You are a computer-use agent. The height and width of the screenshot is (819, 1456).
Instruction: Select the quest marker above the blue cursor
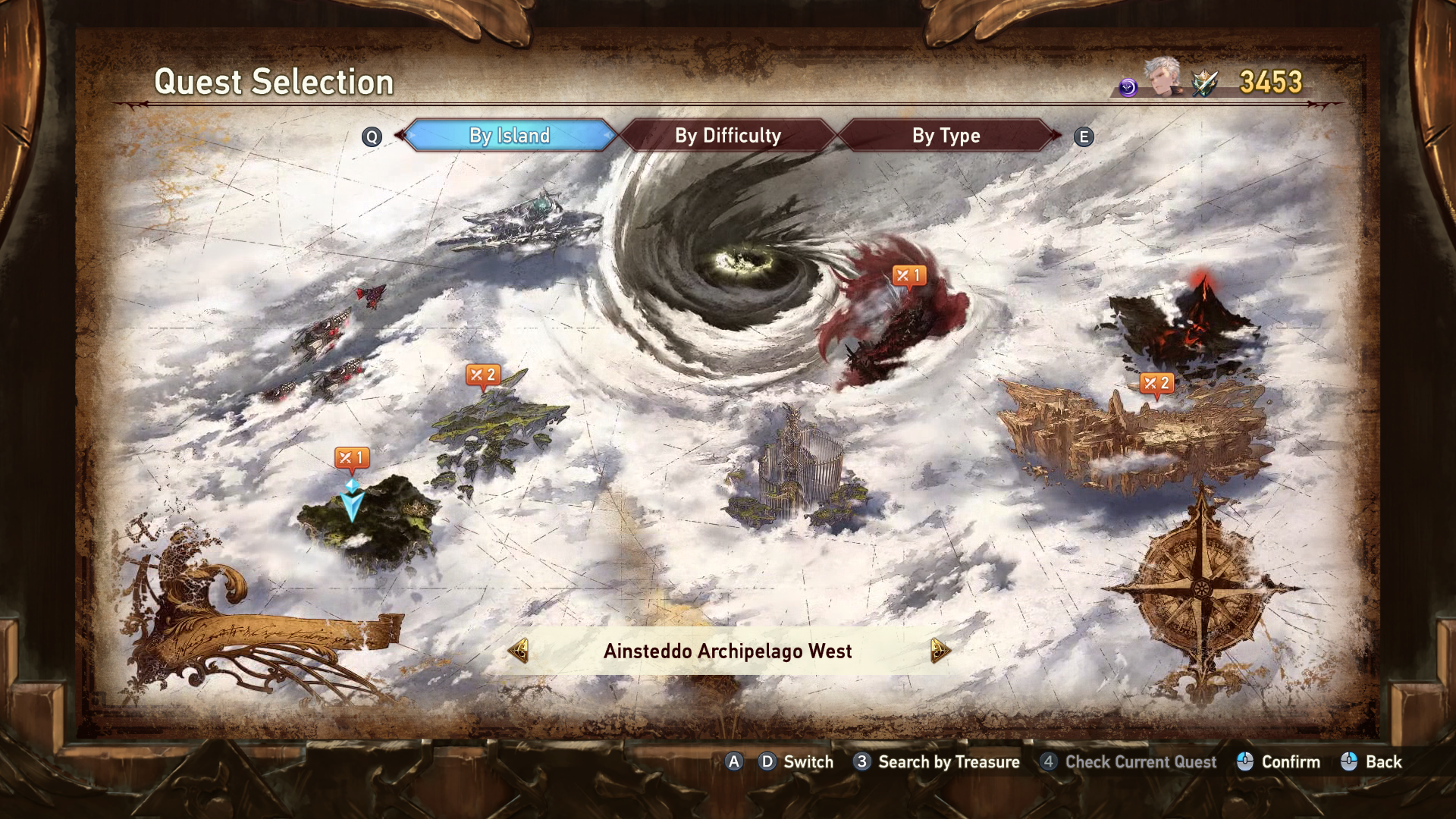(x=352, y=458)
